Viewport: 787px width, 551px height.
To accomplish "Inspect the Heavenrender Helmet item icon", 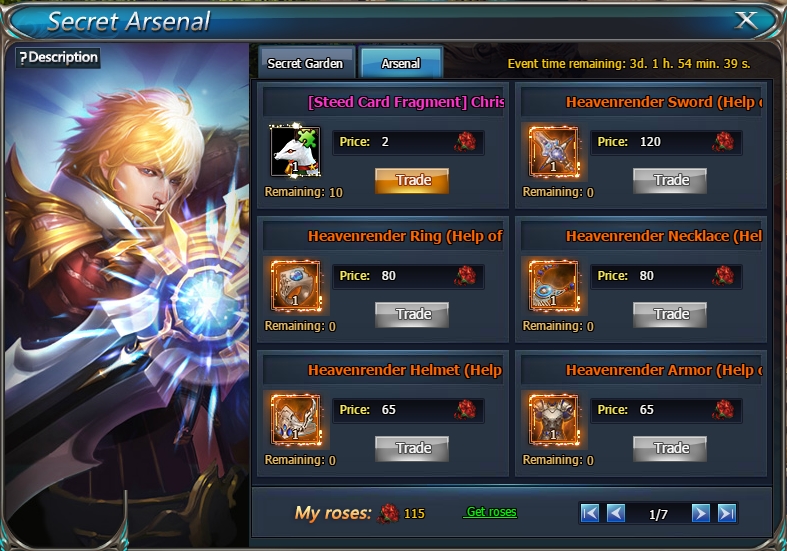I will point(296,419).
